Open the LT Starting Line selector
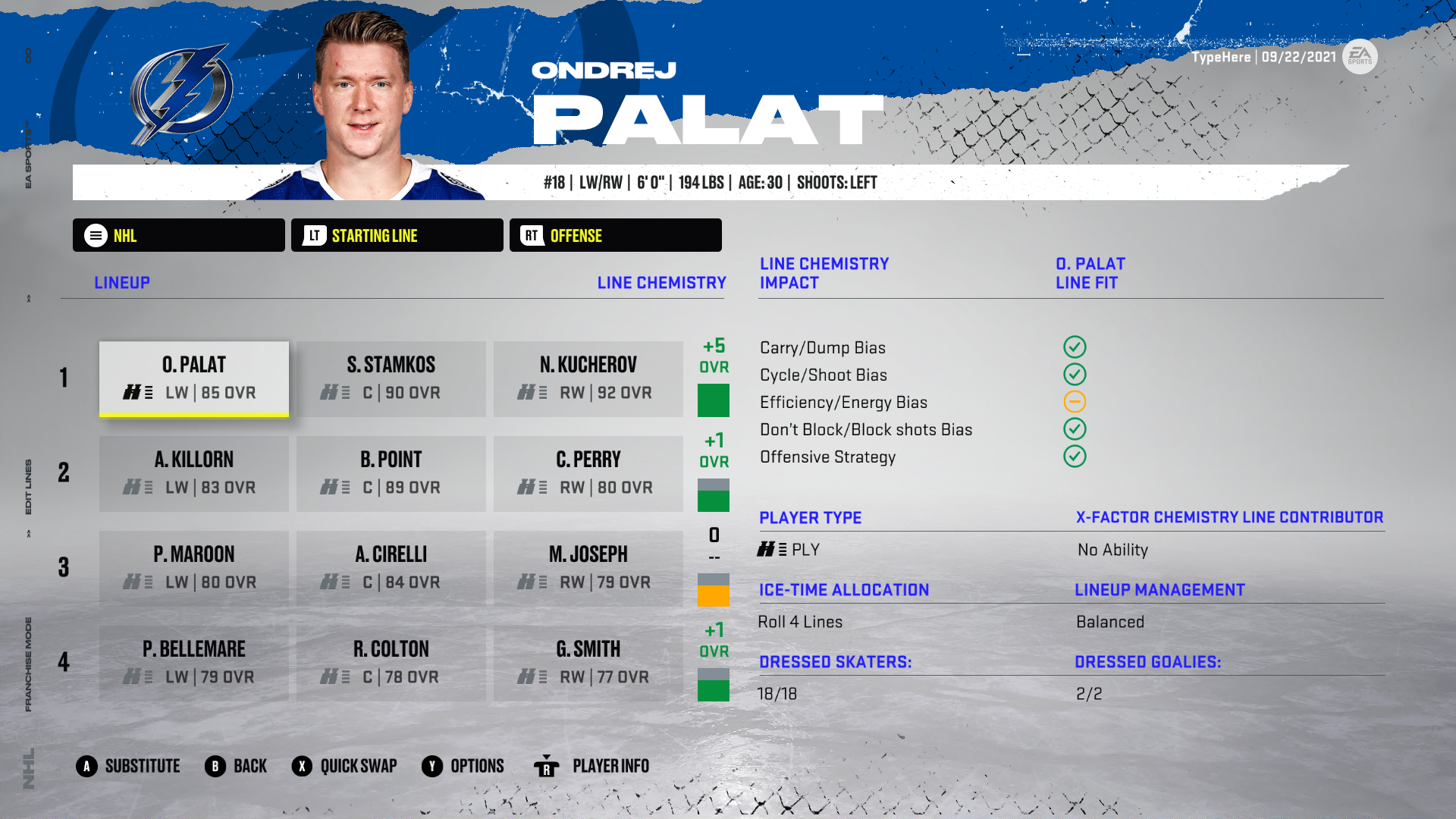This screenshot has width=1456, height=819. tap(396, 235)
